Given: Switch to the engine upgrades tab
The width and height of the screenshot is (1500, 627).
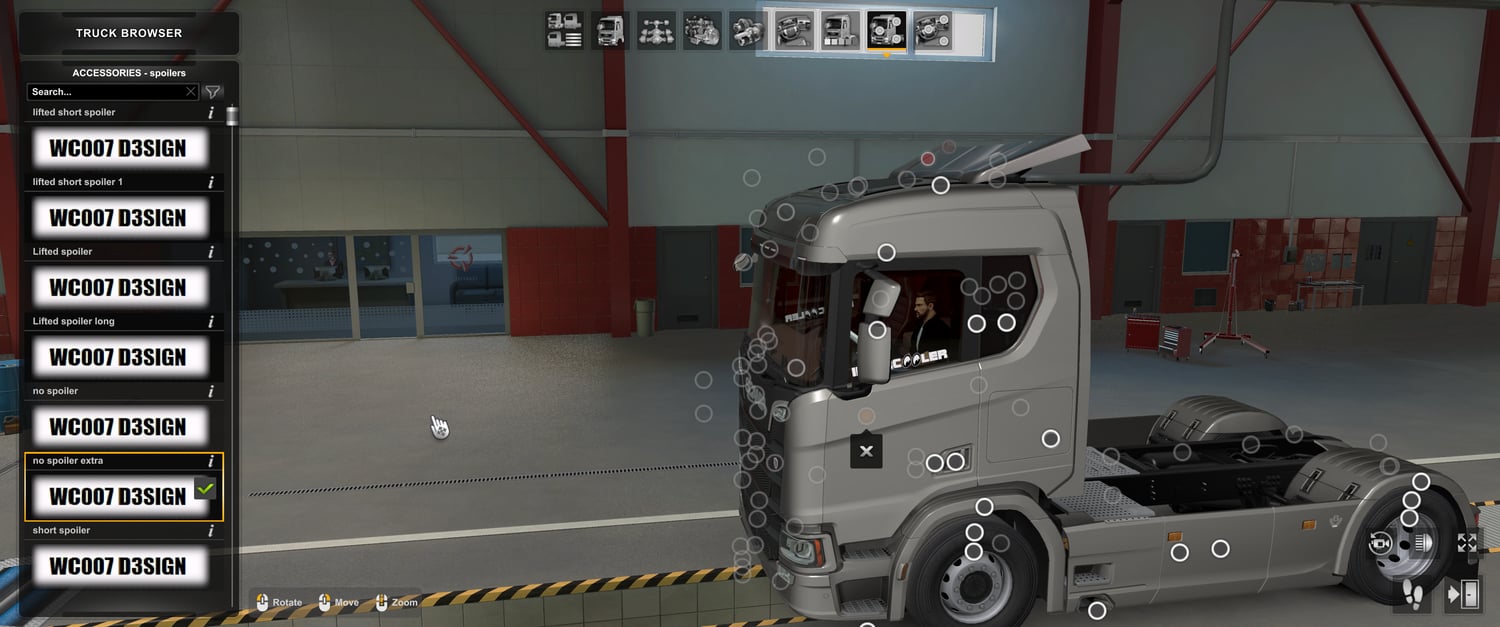Looking at the screenshot, I should 702,30.
